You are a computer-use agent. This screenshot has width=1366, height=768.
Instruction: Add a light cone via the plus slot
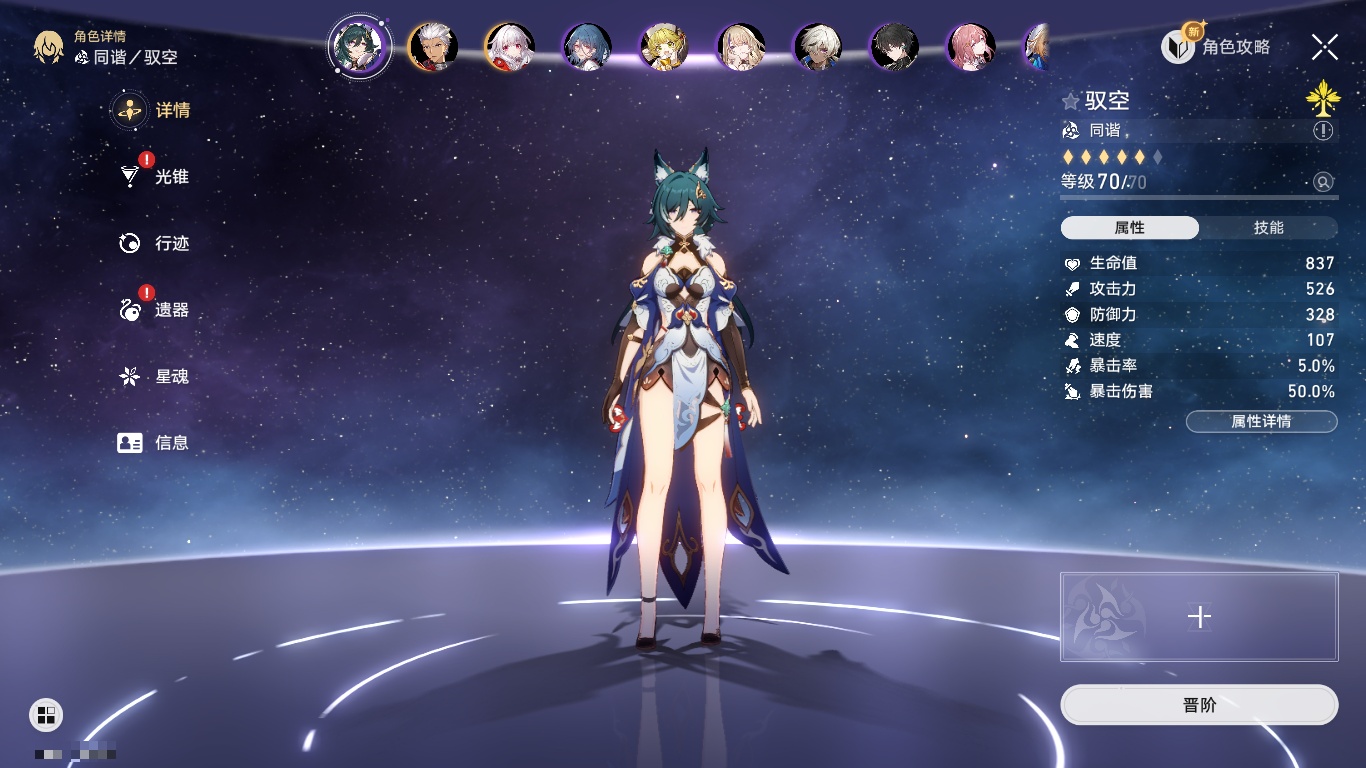(x=1199, y=617)
